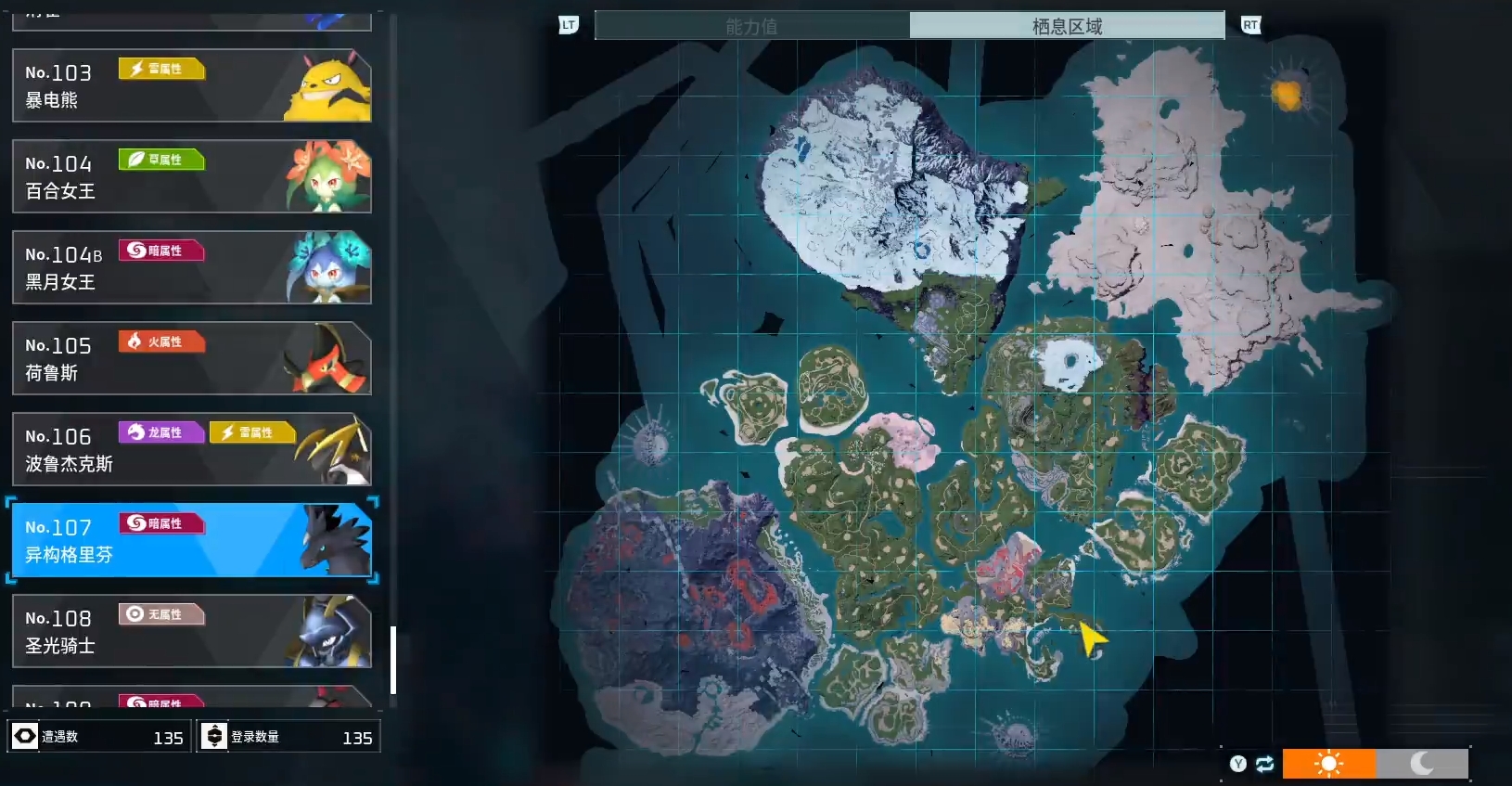Choose No.104 百合女王 from the list

[191, 176]
